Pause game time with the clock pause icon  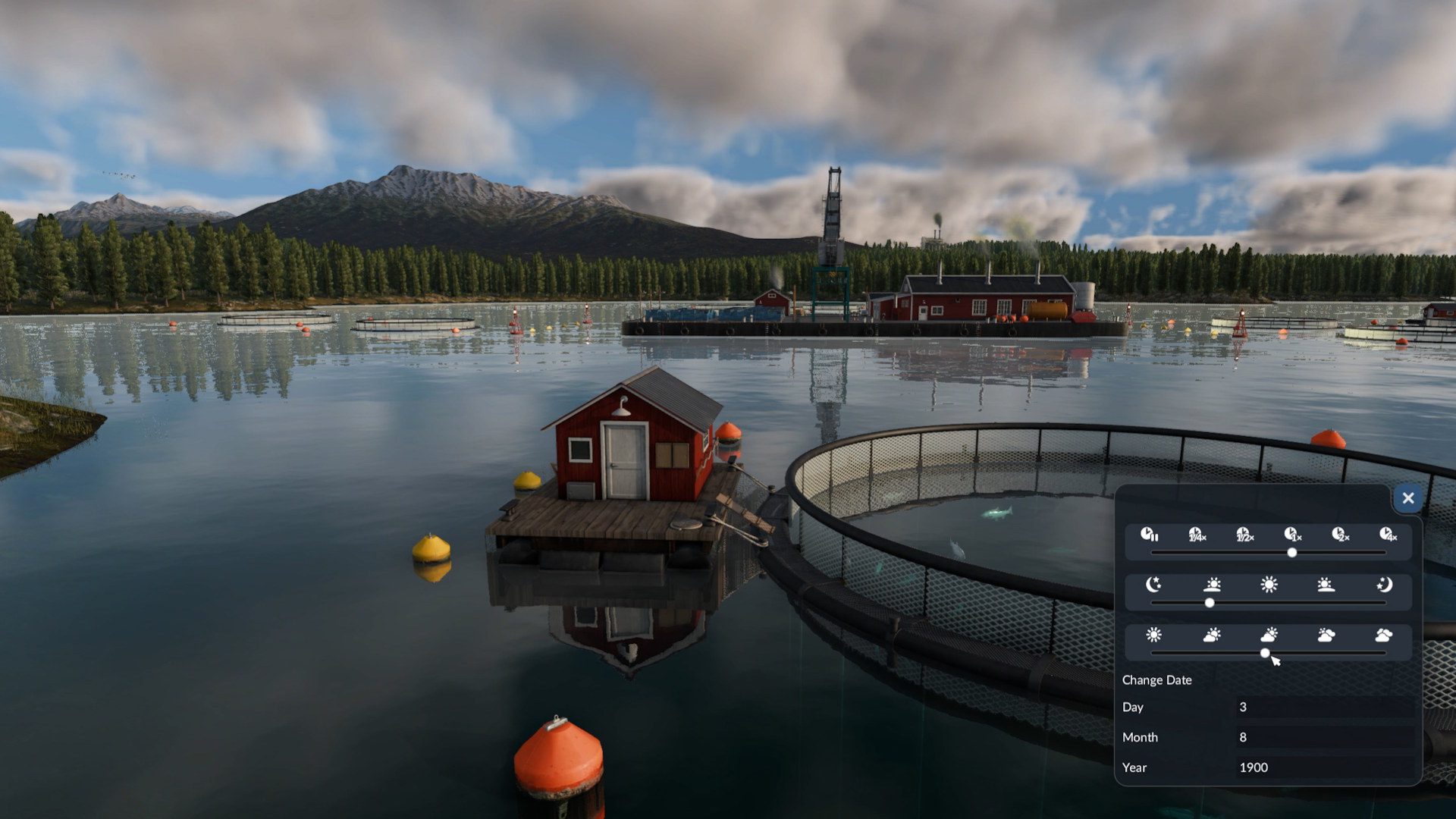click(1149, 535)
